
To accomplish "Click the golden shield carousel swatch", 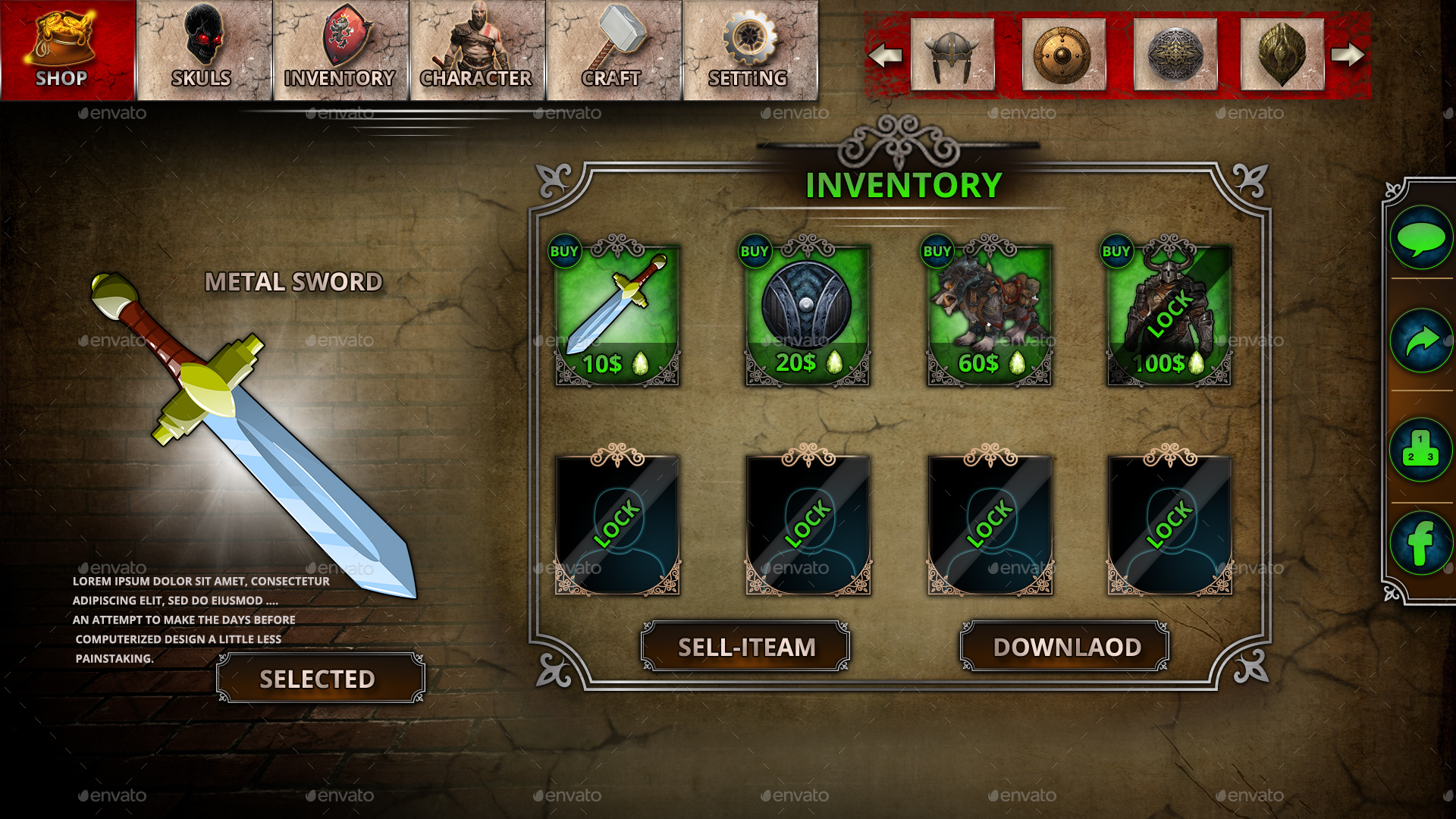I will click(x=1063, y=53).
